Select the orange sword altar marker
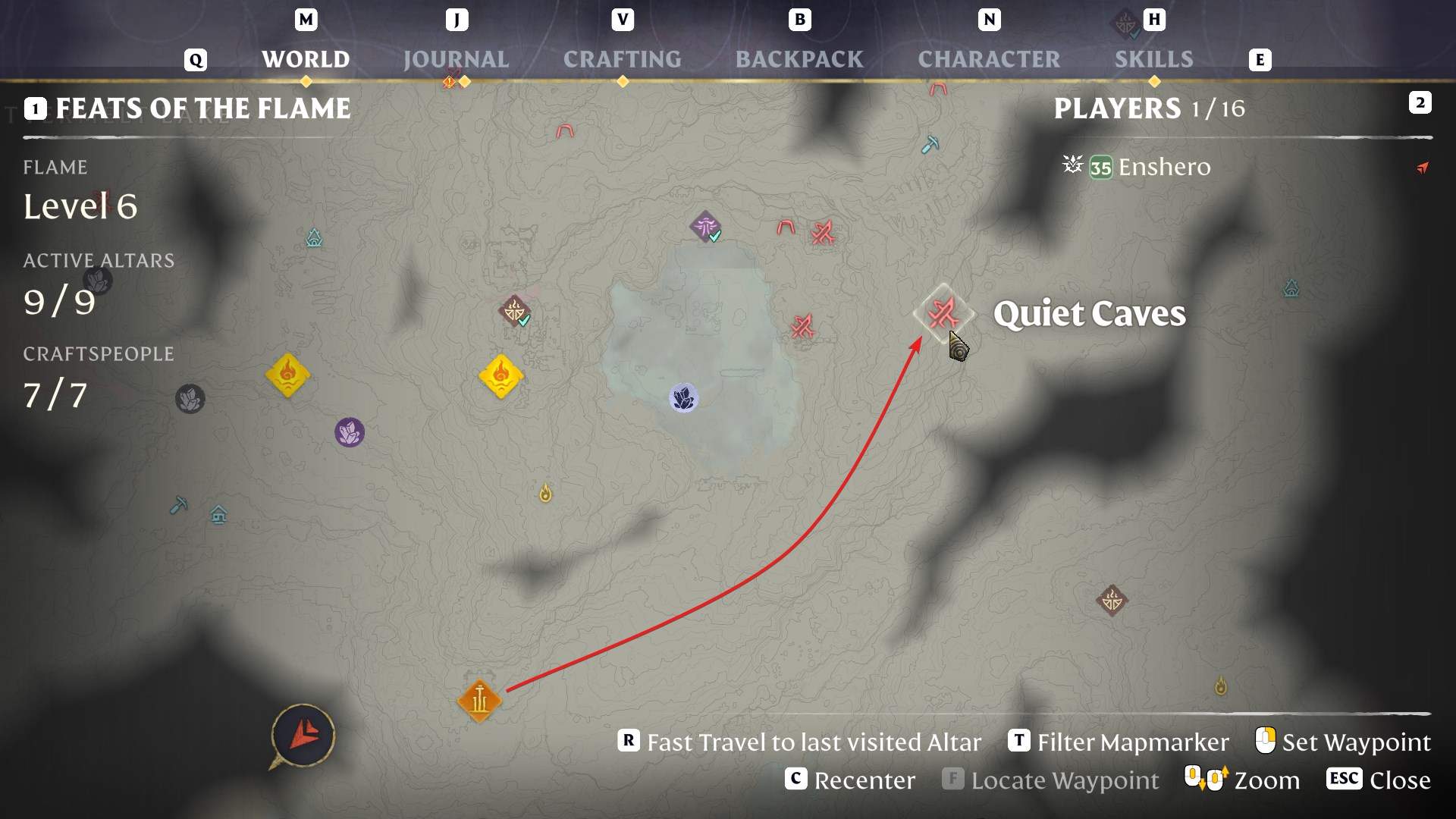Image resolution: width=1456 pixels, height=819 pixels. pyautogui.click(x=479, y=701)
